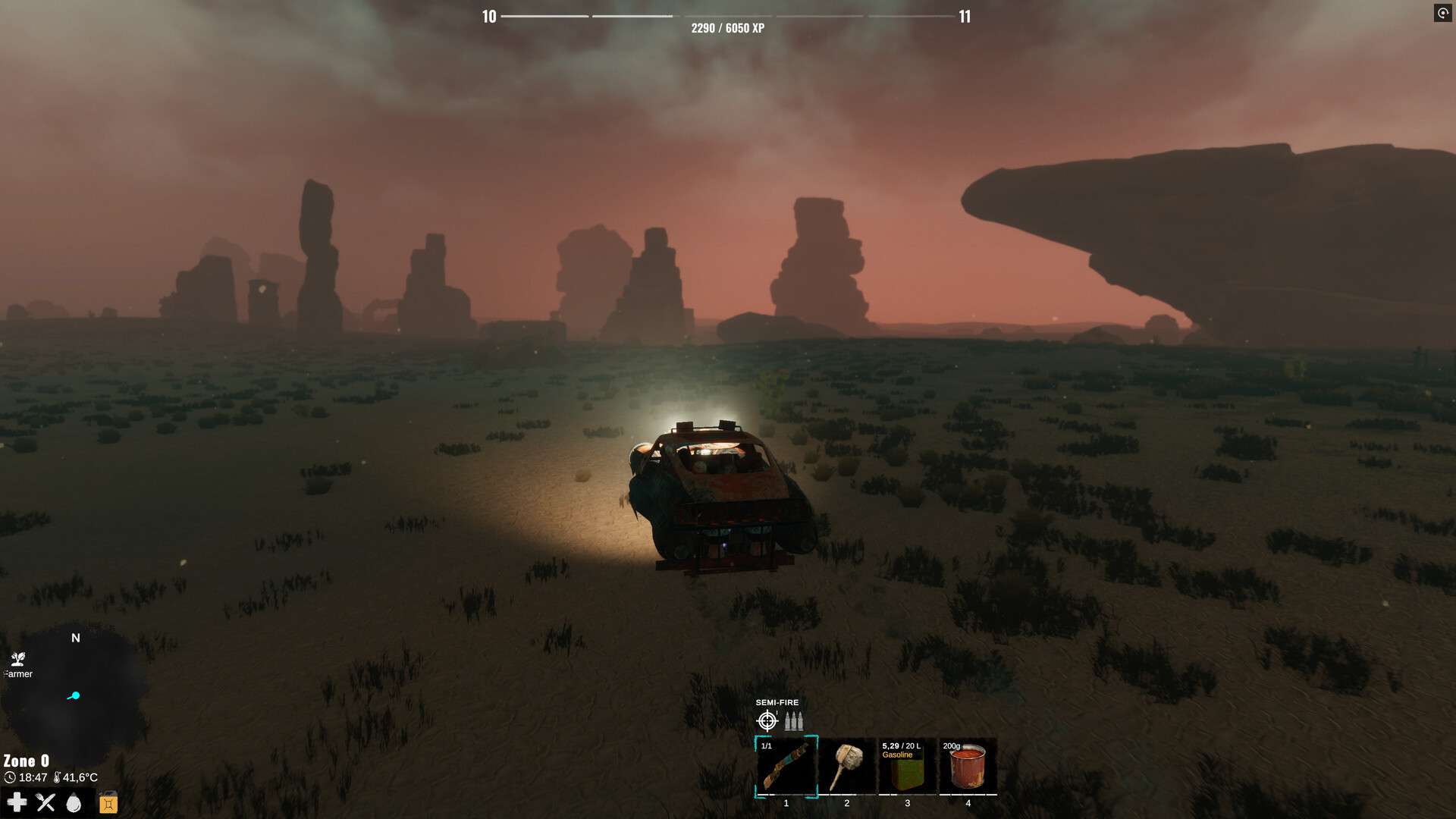Choose the stone hammer hotbar slot

846,766
